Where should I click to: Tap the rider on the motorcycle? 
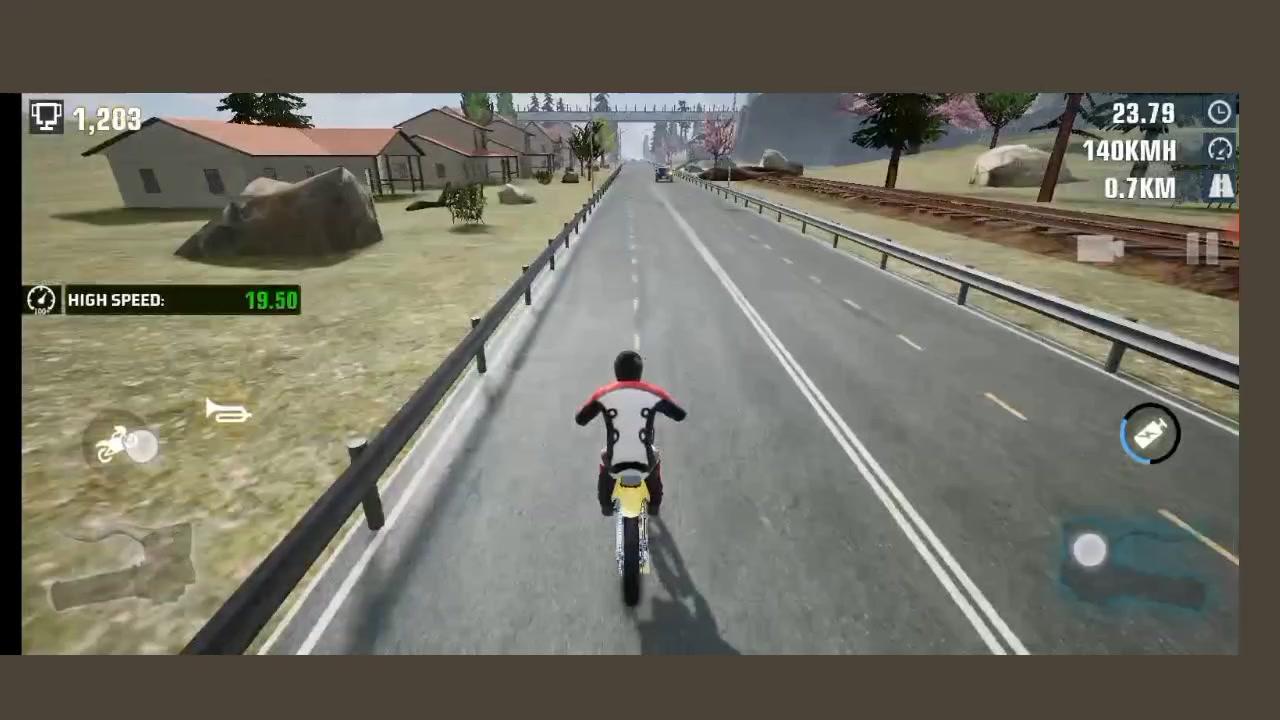coord(627,420)
